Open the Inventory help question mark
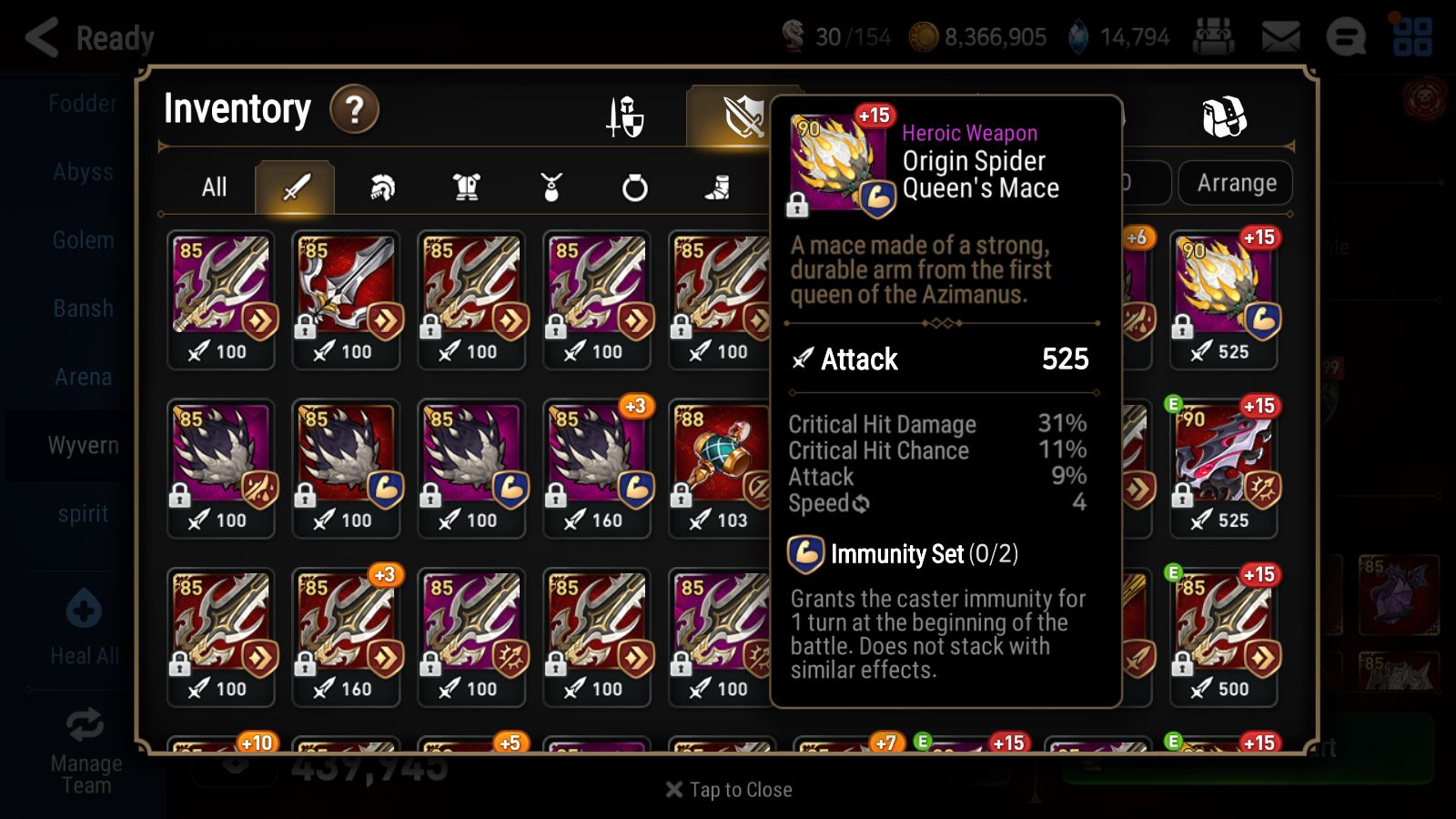The image size is (1456, 819). (x=354, y=108)
